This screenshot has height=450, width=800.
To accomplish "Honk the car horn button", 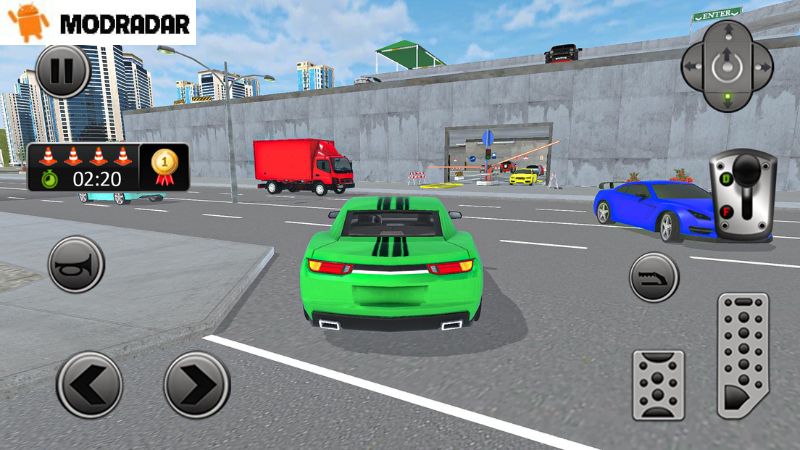I will [x=76, y=264].
